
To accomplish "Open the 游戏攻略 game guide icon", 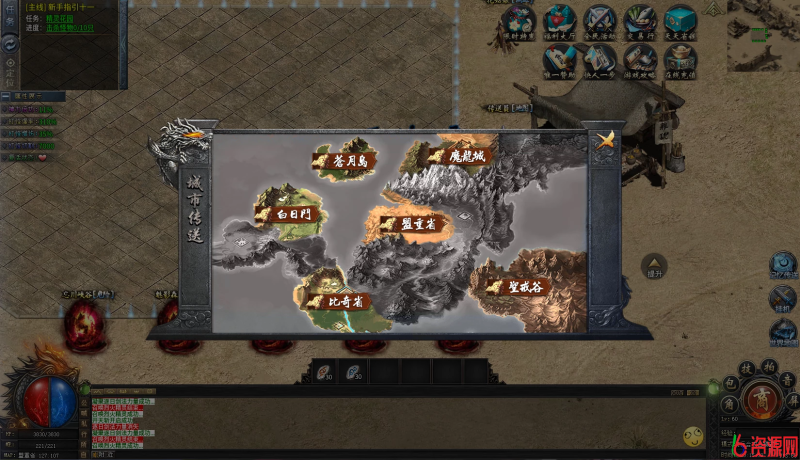I will click(x=640, y=62).
